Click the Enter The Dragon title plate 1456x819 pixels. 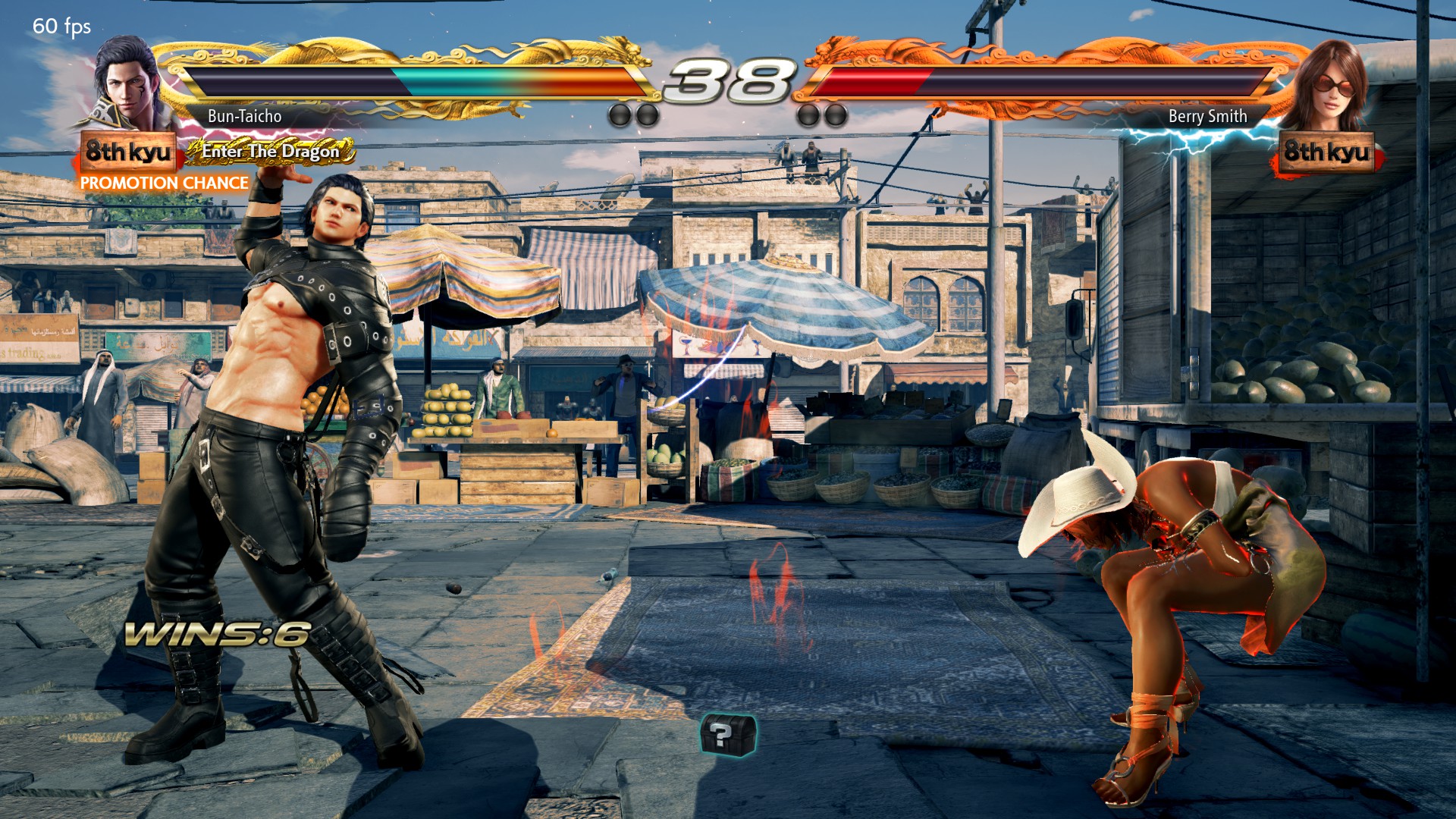tap(270, 152)
